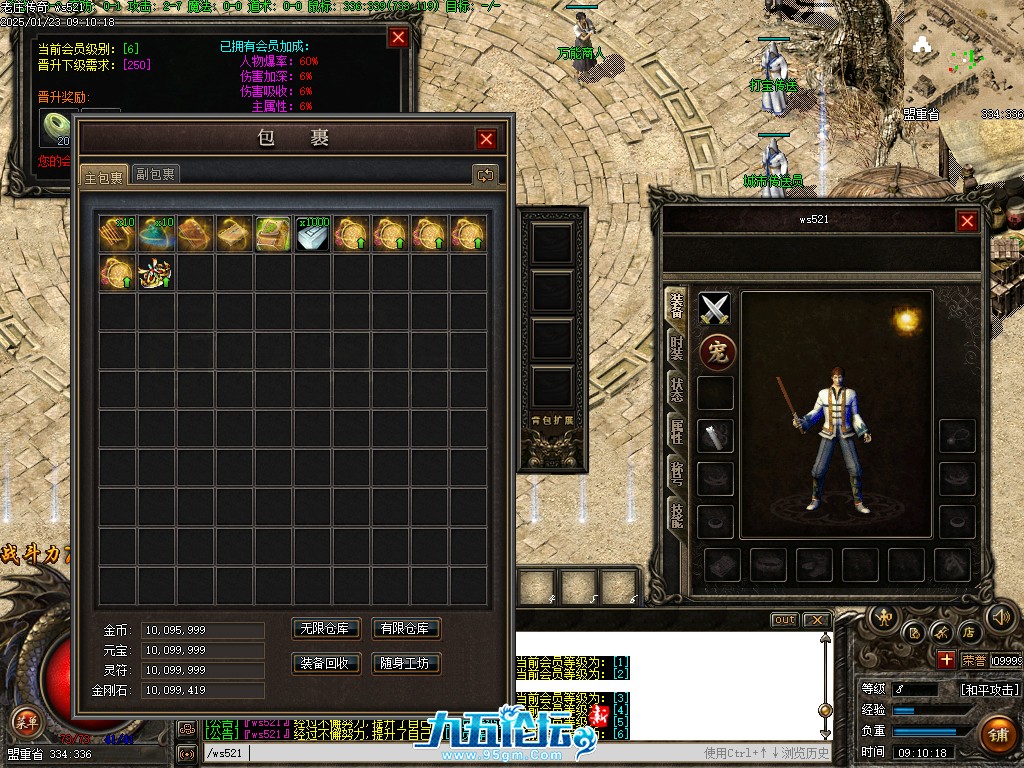Select the silver ingot x1000 item

[312, 234]
